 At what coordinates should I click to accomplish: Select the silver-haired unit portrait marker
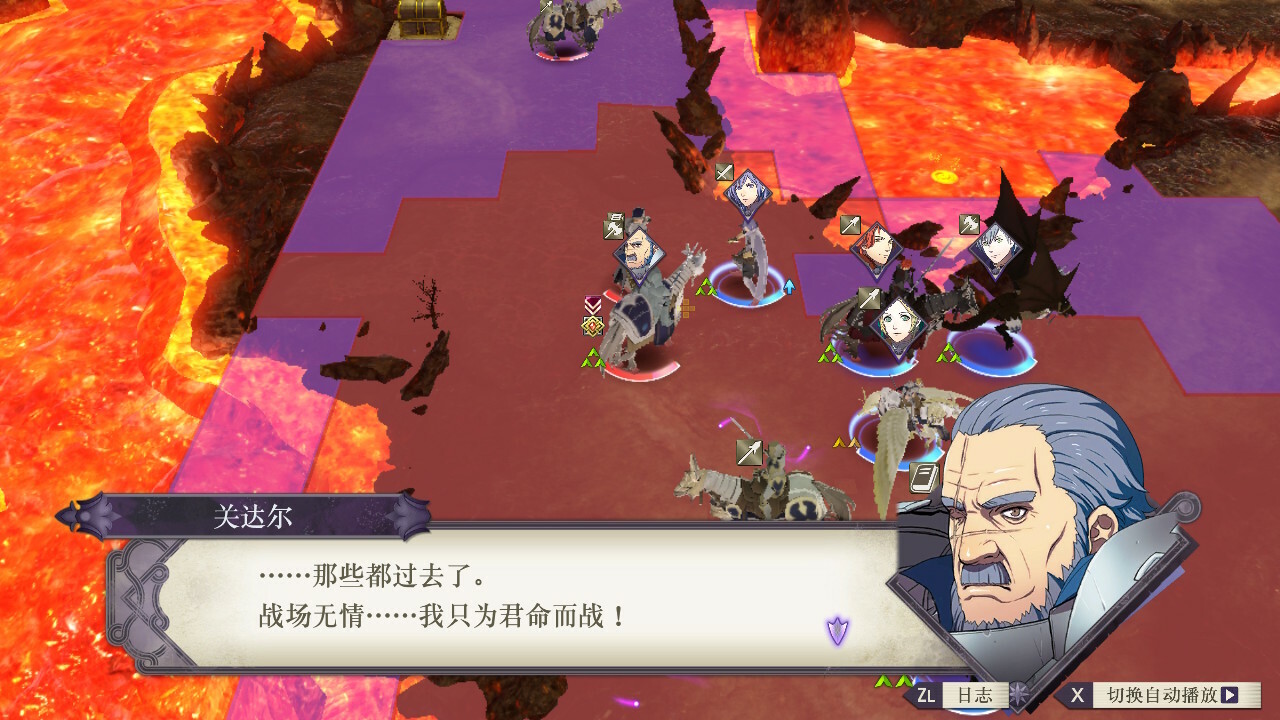[995, 250]
